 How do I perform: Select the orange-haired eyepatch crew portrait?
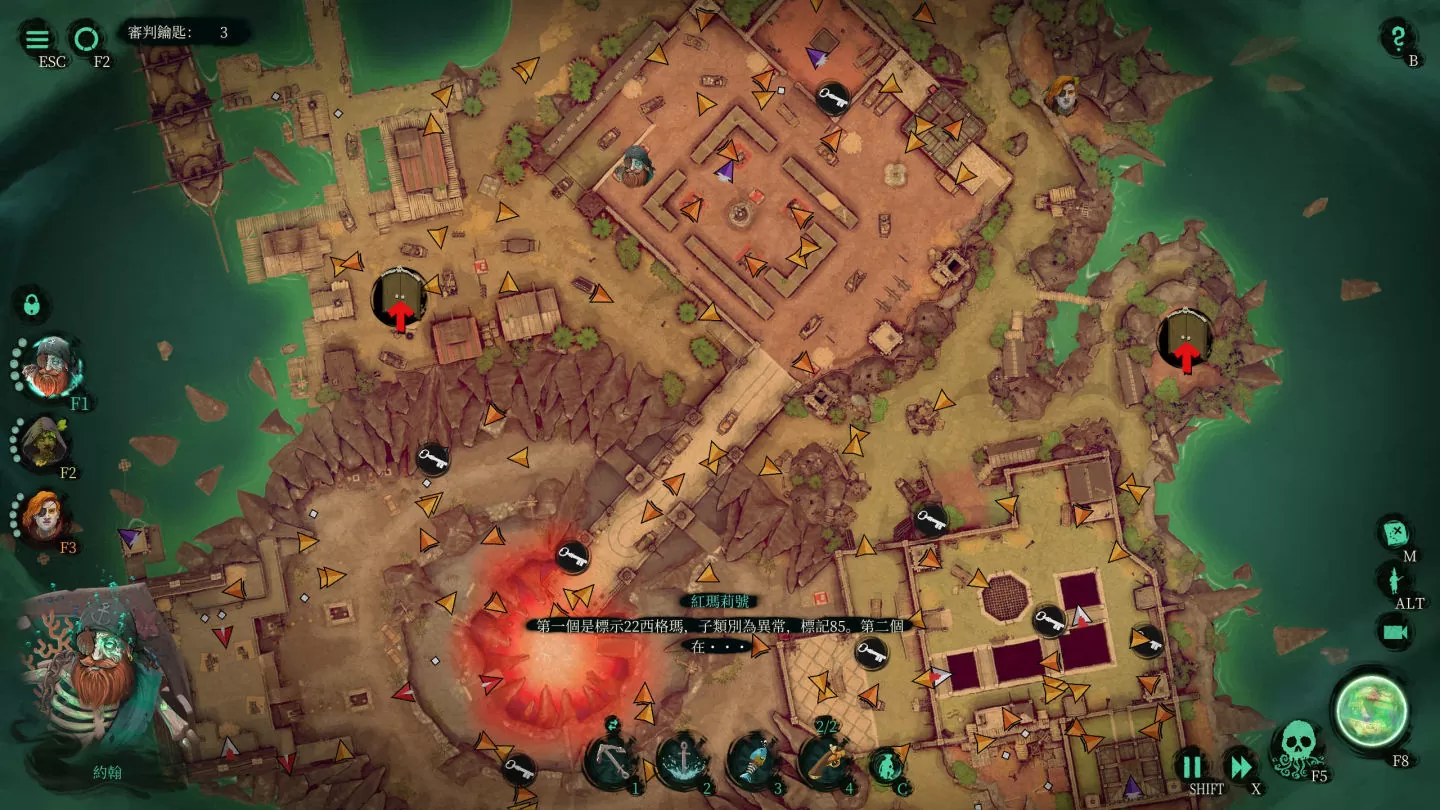[45, 515]
